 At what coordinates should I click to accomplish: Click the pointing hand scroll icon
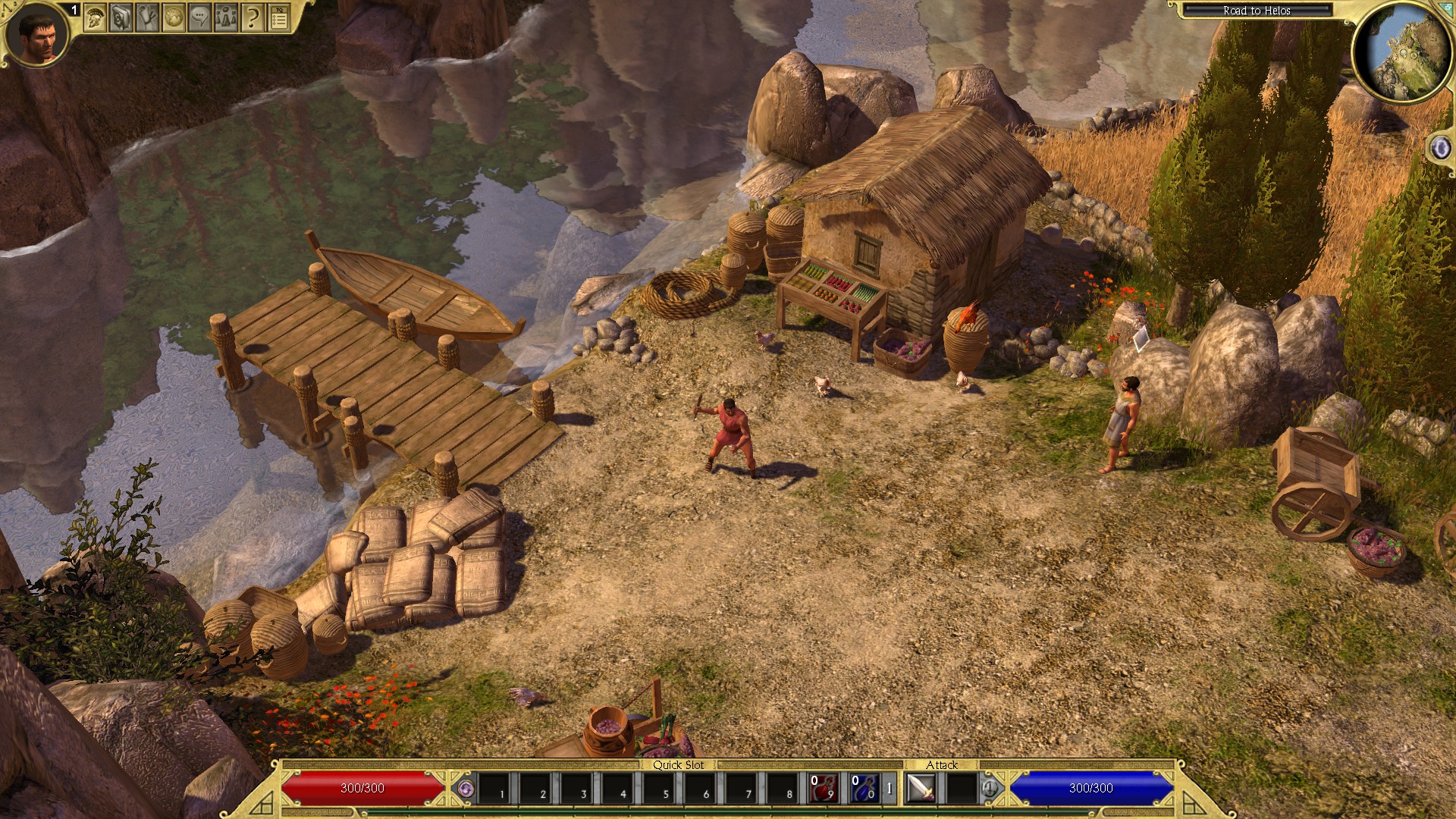147,18
